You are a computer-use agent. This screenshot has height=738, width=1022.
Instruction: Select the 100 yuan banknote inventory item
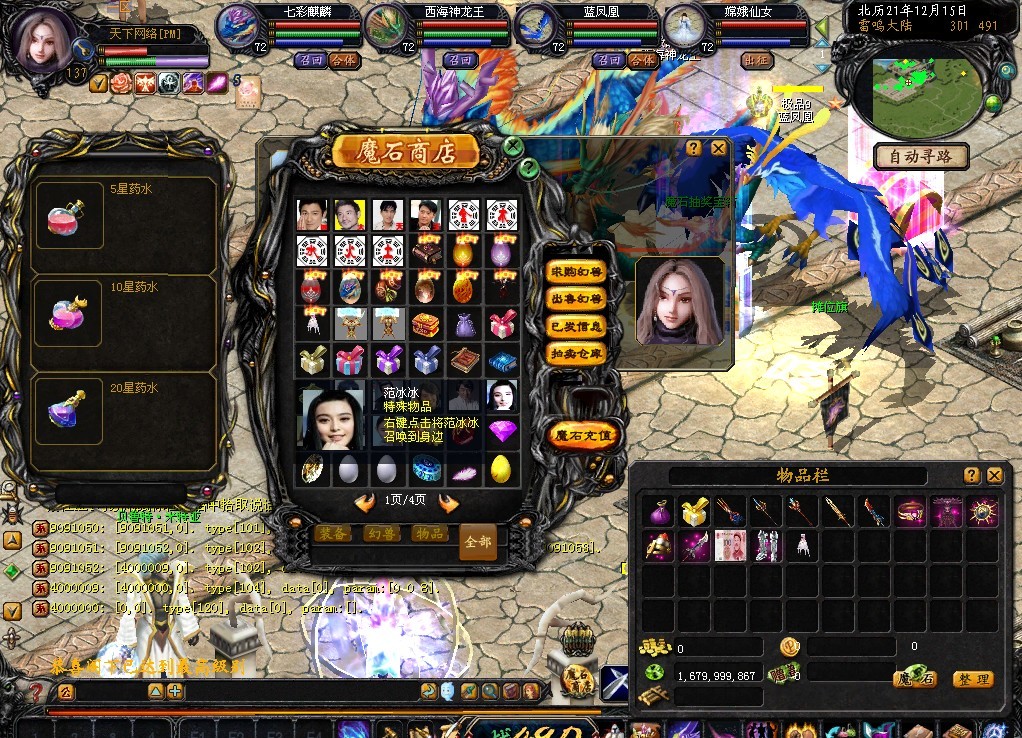(x=731, y=546)
